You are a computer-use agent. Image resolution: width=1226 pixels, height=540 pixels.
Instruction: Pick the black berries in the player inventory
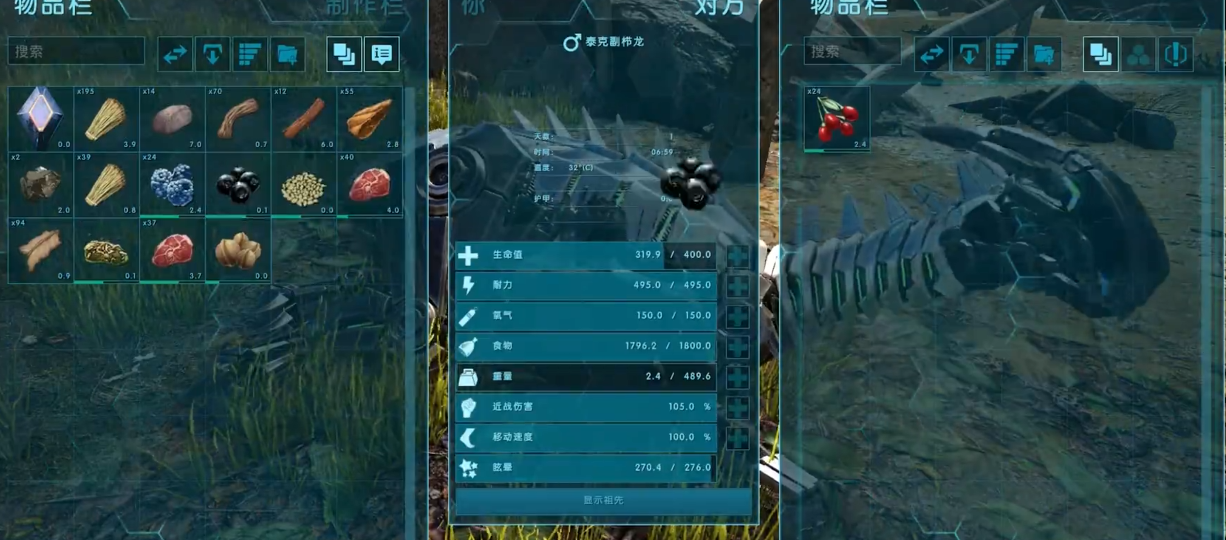pos(238,184)
